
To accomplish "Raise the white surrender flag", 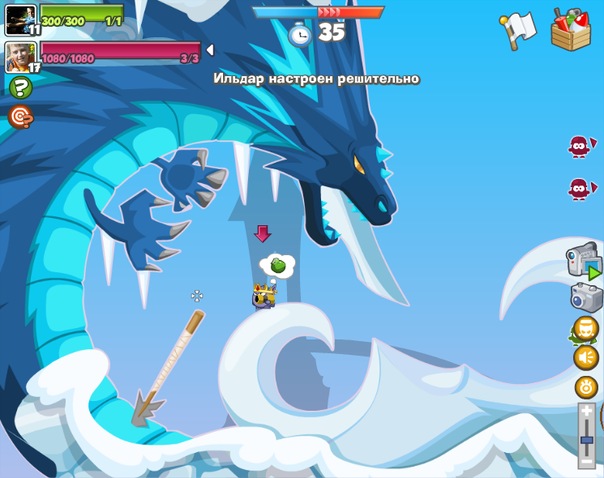I will [518, 30].
